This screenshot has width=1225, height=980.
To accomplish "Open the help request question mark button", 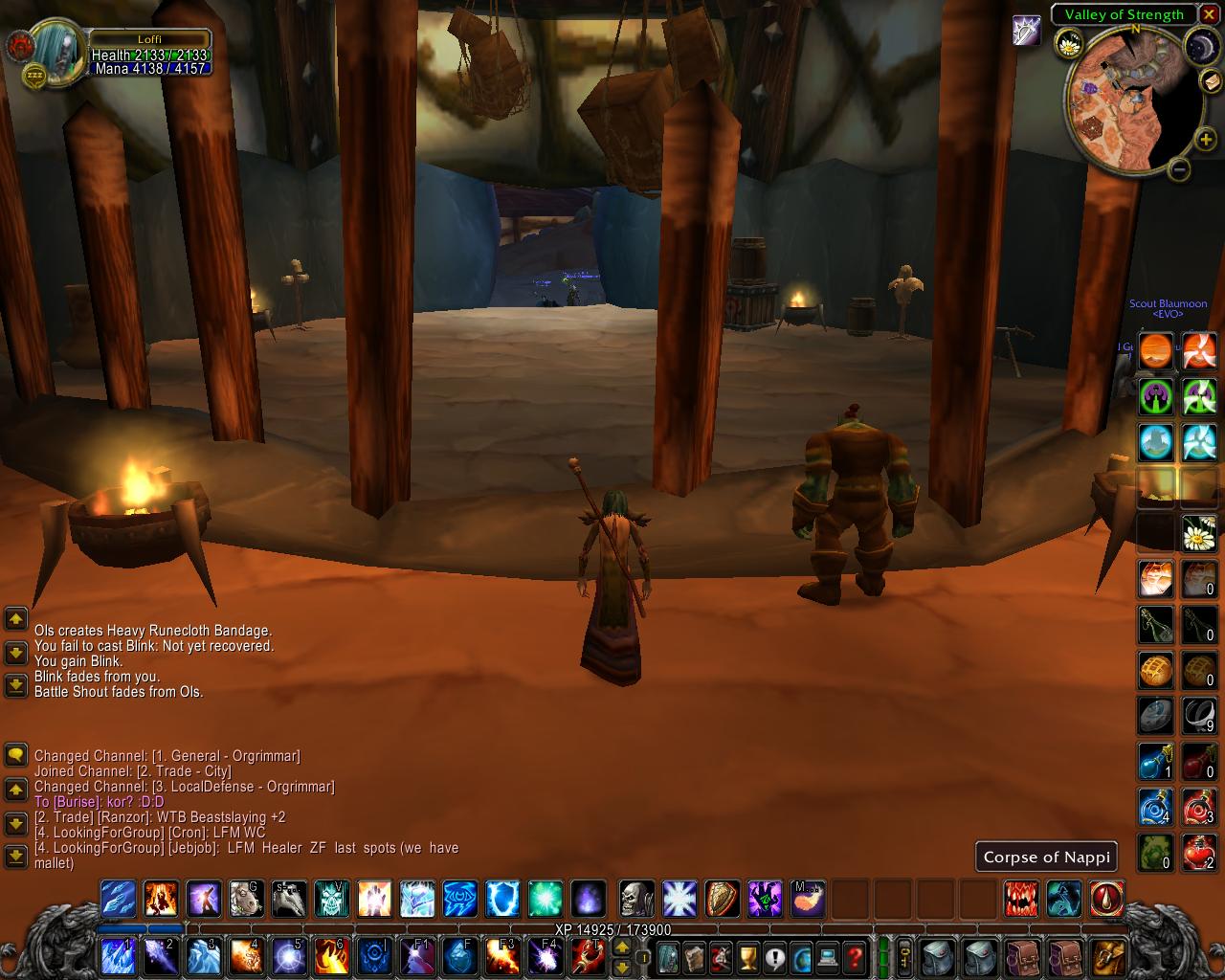I will click(855, 955).
